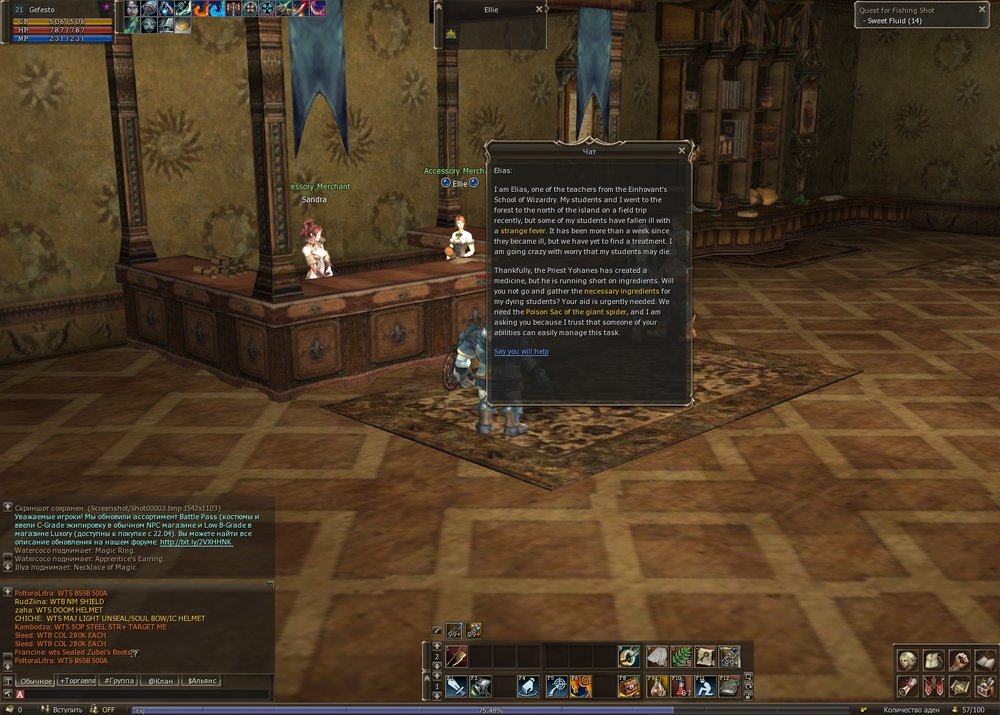
Task: Open the quest scroll menu icon
Action: click(x=907, y=687)
